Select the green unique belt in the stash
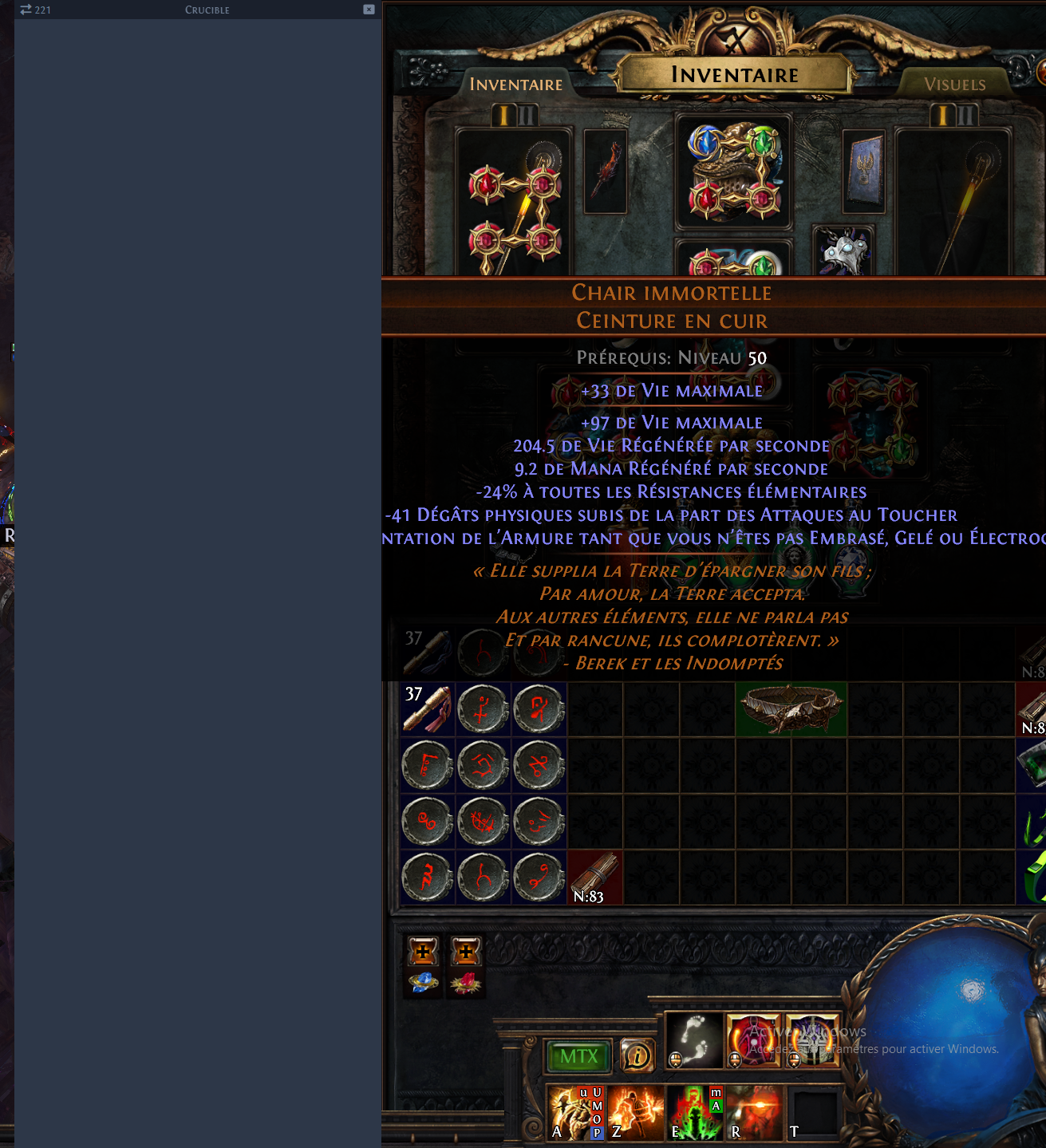Screen dimensions: 1046x1148 tap(790, 708)
